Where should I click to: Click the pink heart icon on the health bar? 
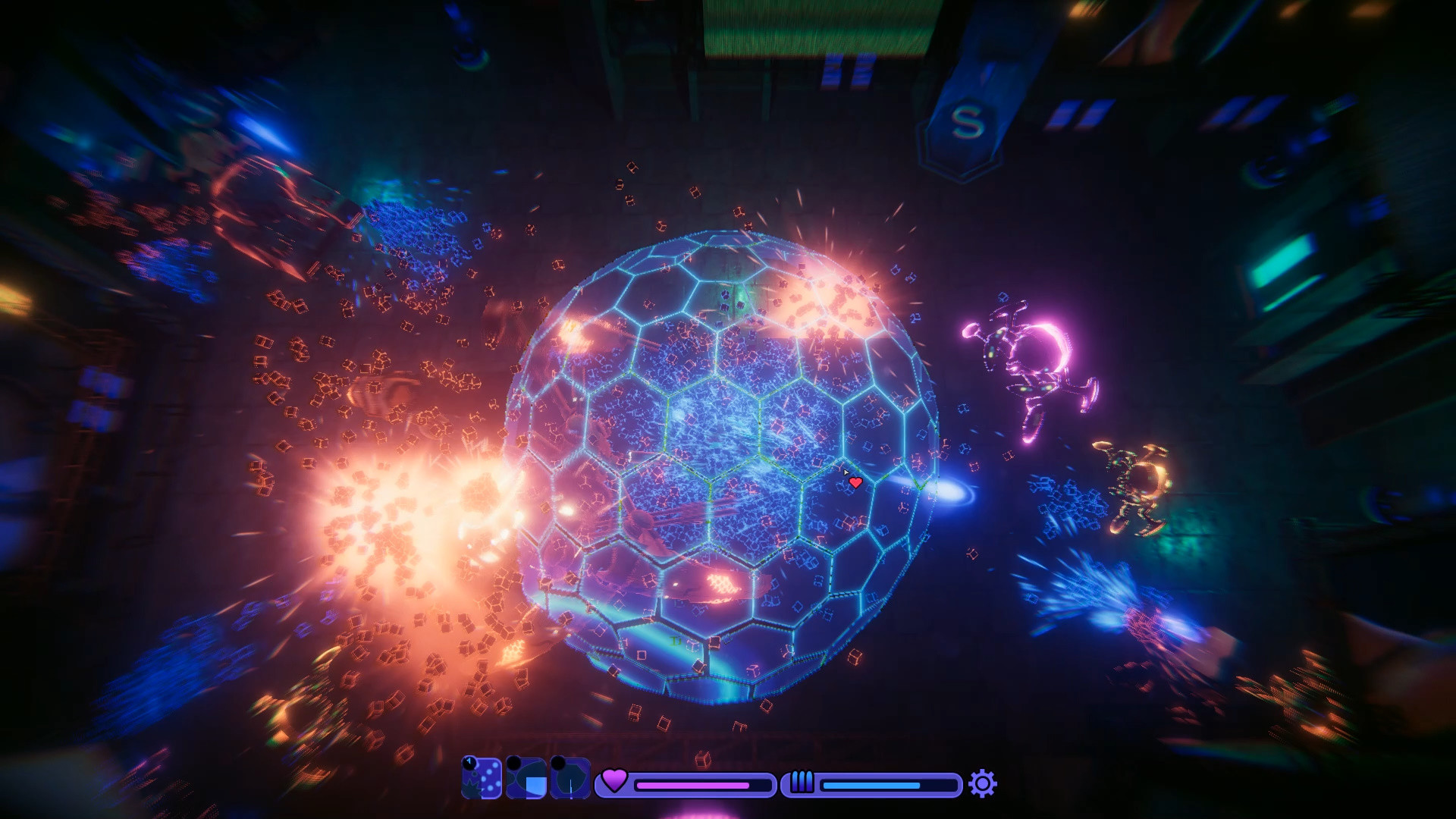point(613,783)
